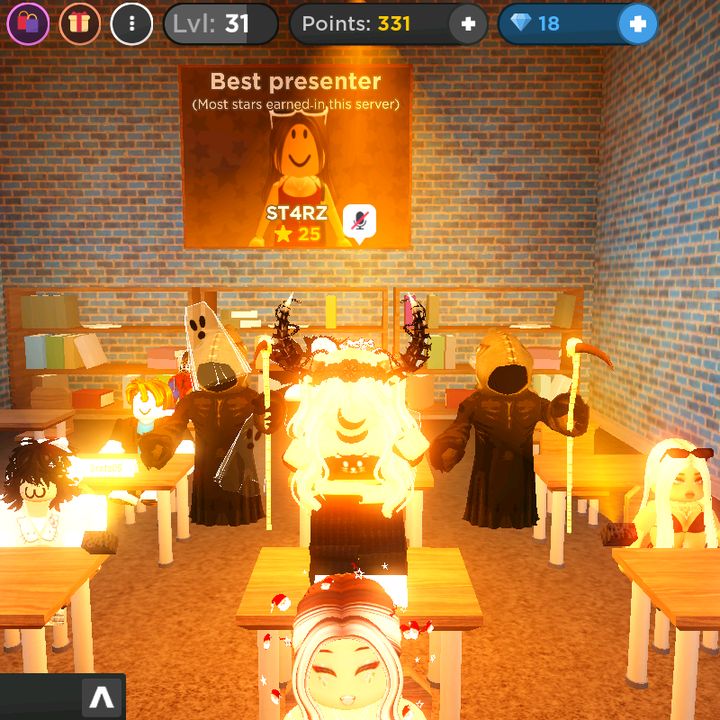Toggle ST4RZ's muted microphone icon

[359, 222]
